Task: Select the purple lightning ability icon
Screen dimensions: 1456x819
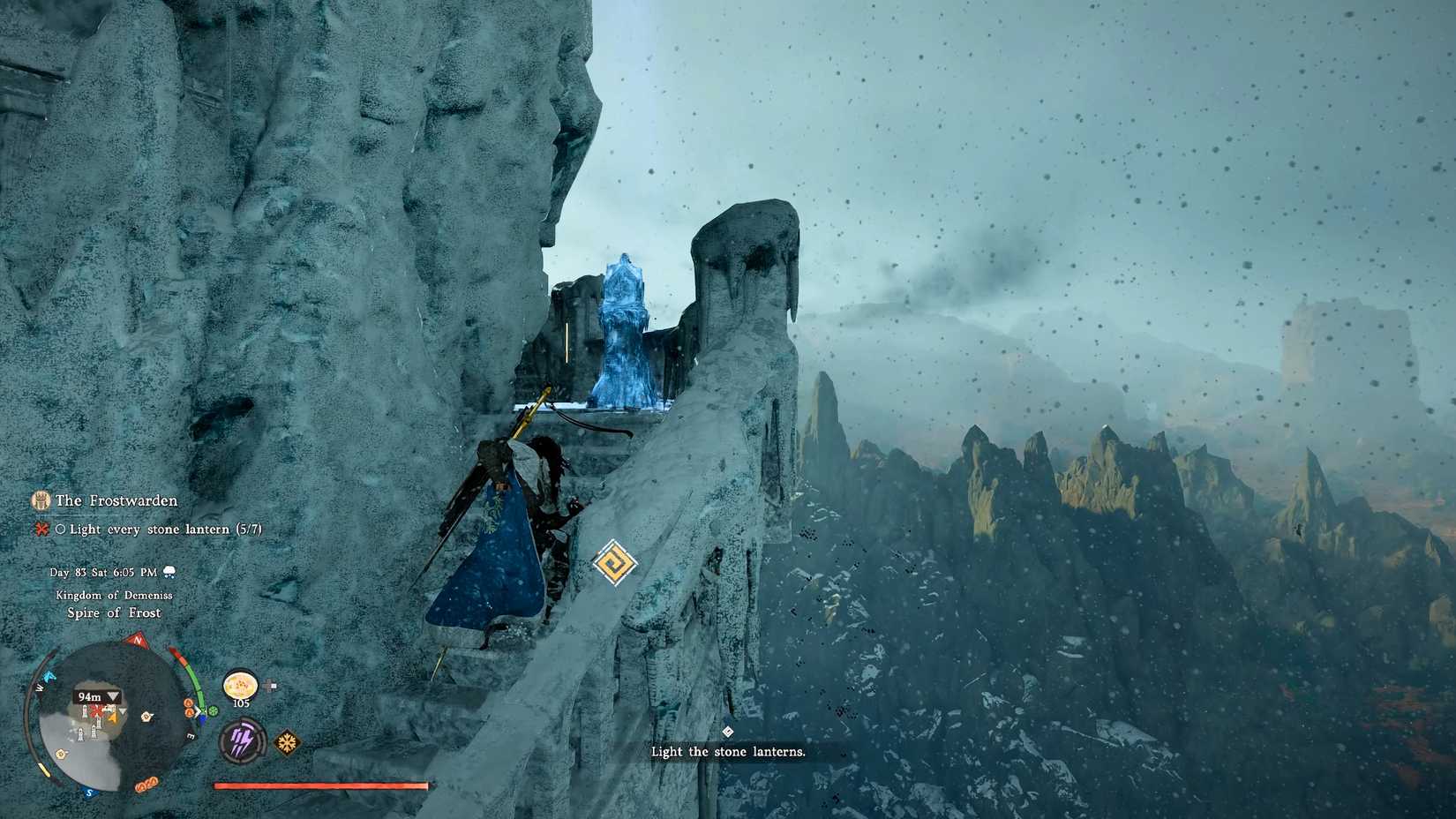Action: (242, 739)
